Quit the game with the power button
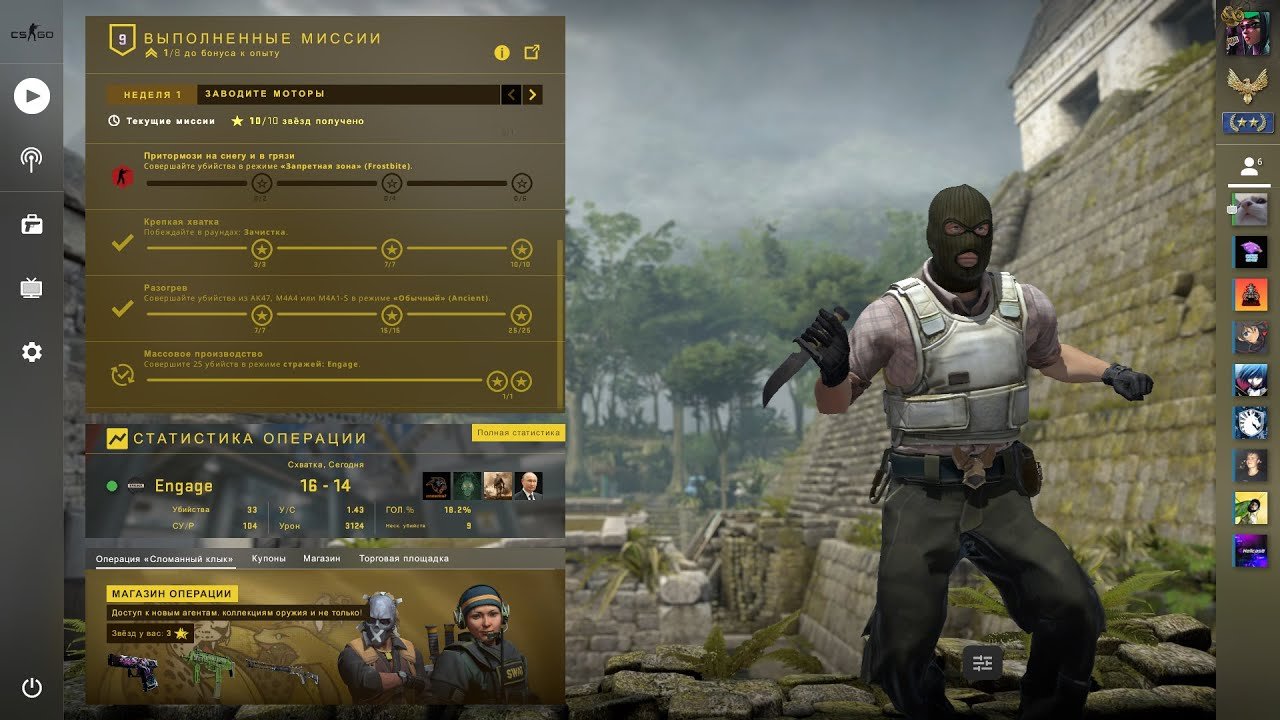Screen dimensions: 1280x720 point(32,687)
